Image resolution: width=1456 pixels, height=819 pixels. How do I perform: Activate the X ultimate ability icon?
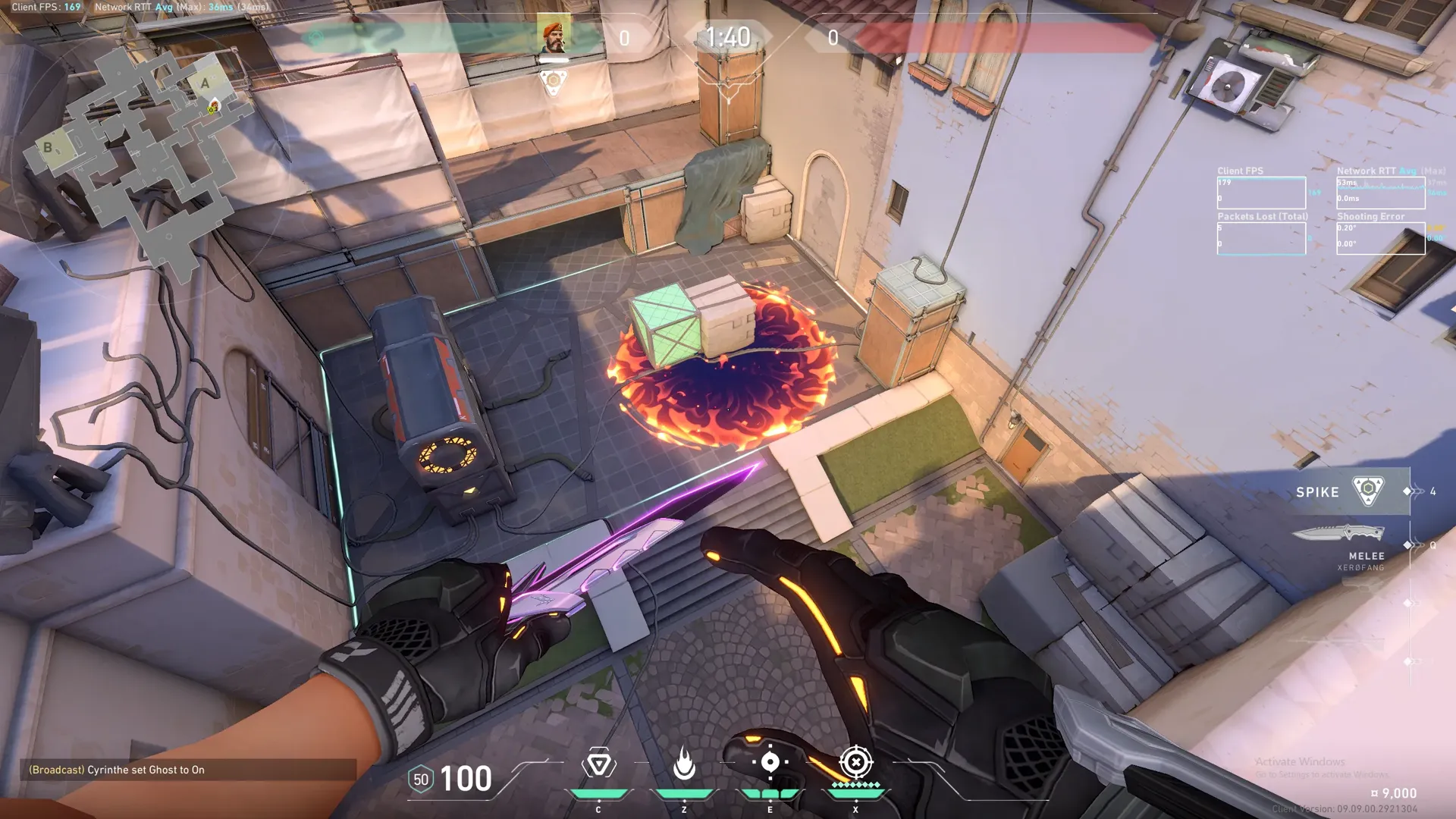pos(855,763)
